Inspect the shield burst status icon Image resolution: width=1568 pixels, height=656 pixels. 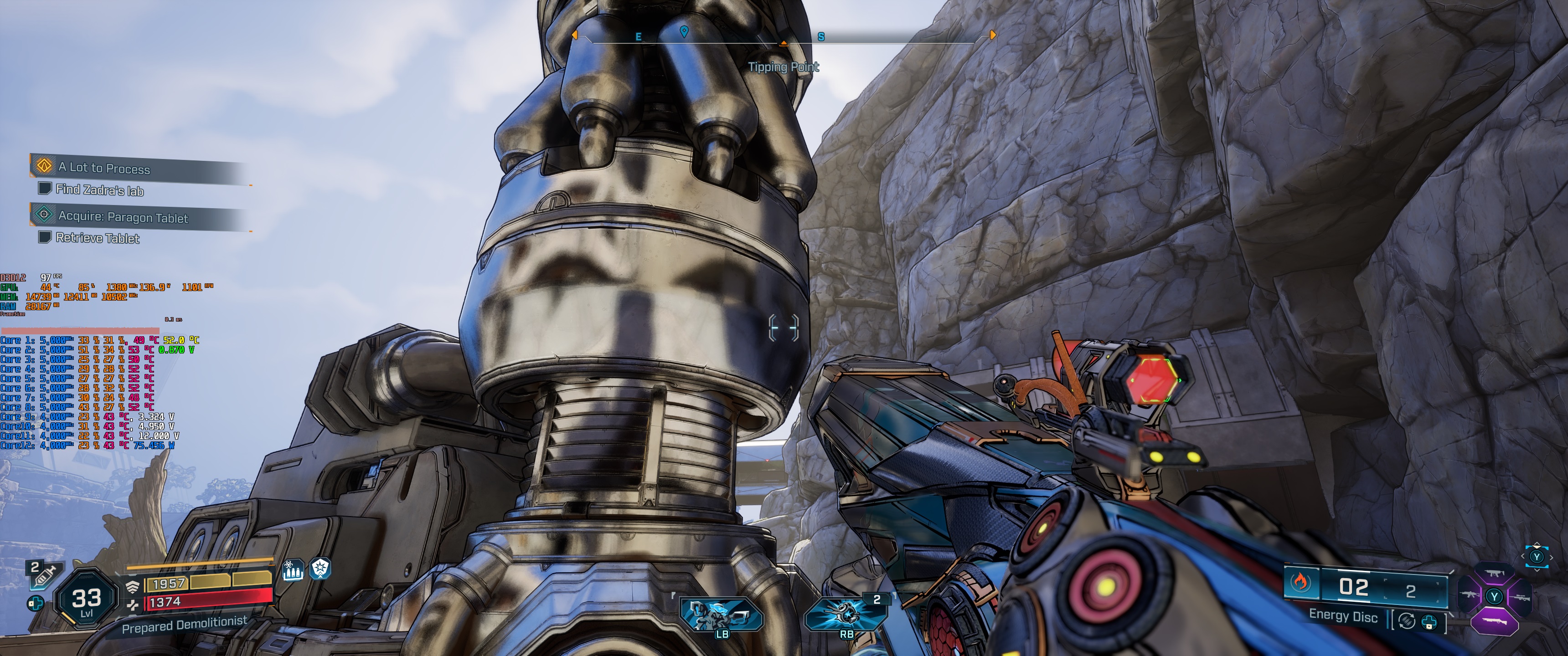pyautogui.click(x=320, y=569)
